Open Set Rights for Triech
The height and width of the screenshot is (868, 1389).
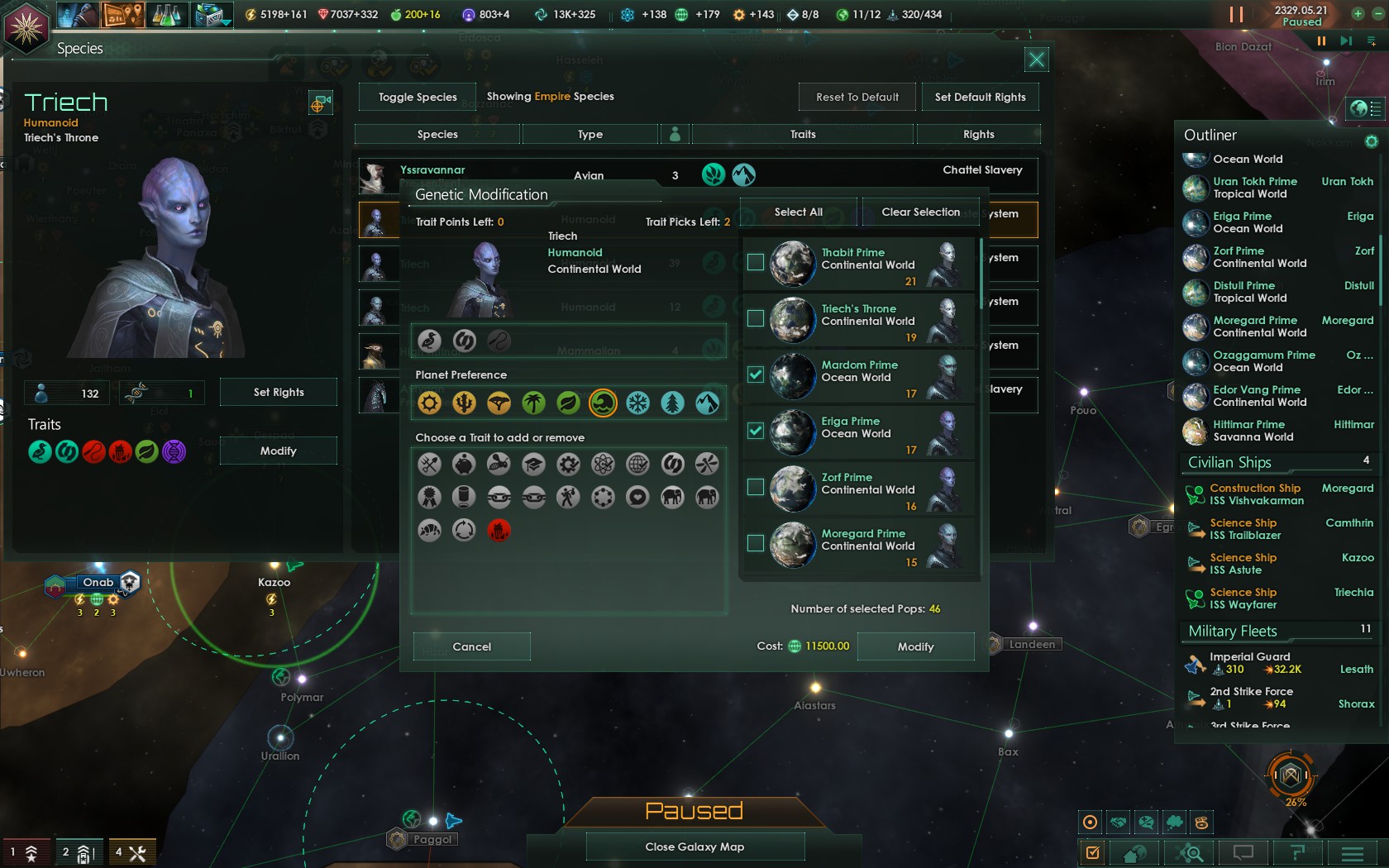tap(278, 392)
